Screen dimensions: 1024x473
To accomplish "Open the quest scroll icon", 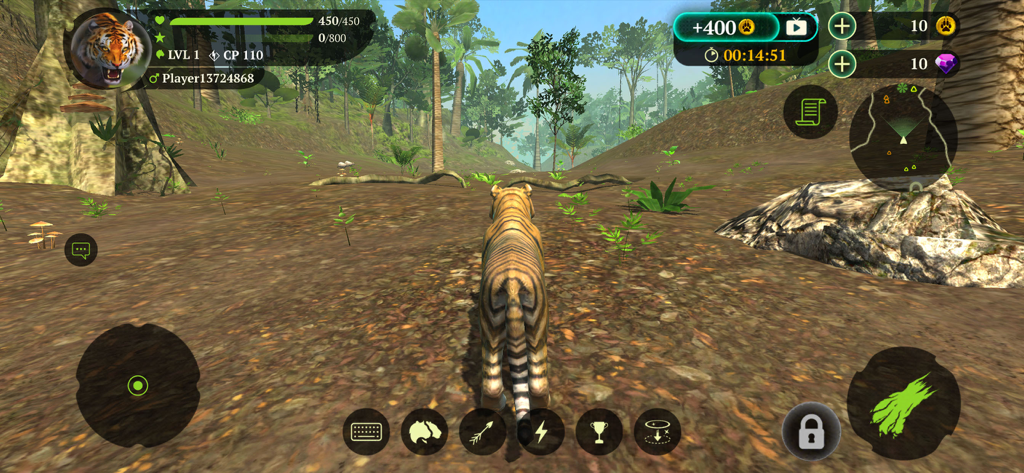I will (x=810, y=111).
